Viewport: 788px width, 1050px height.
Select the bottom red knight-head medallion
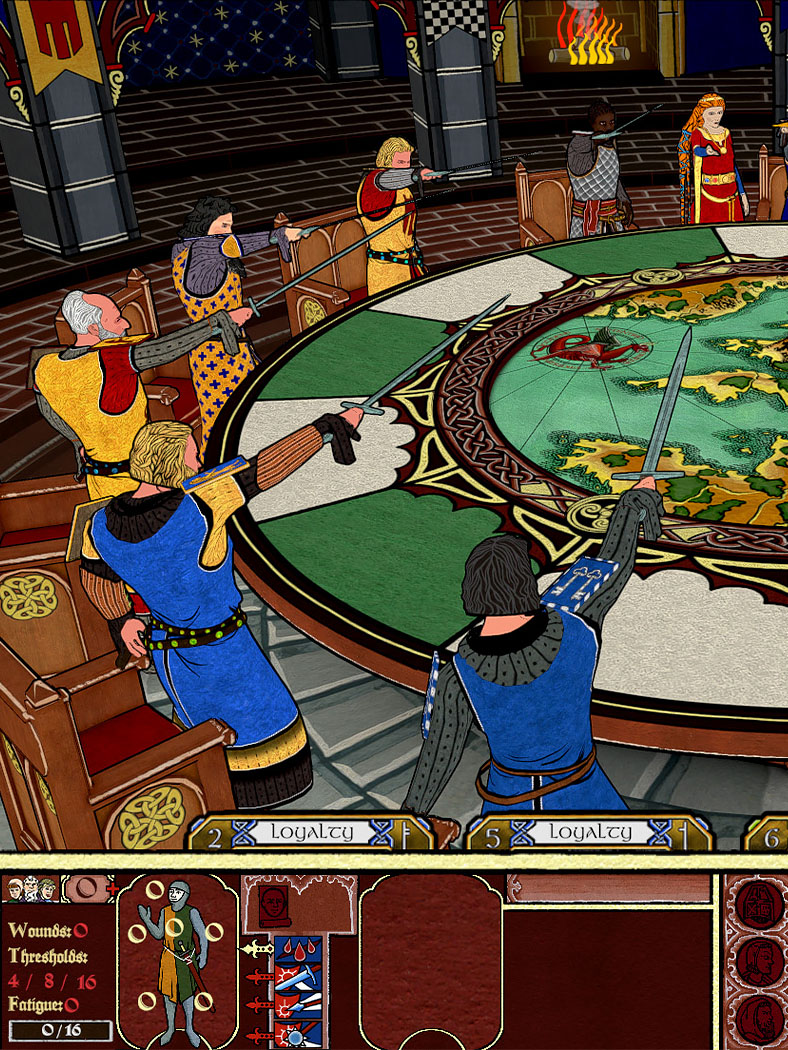[x=758, y=1017]
